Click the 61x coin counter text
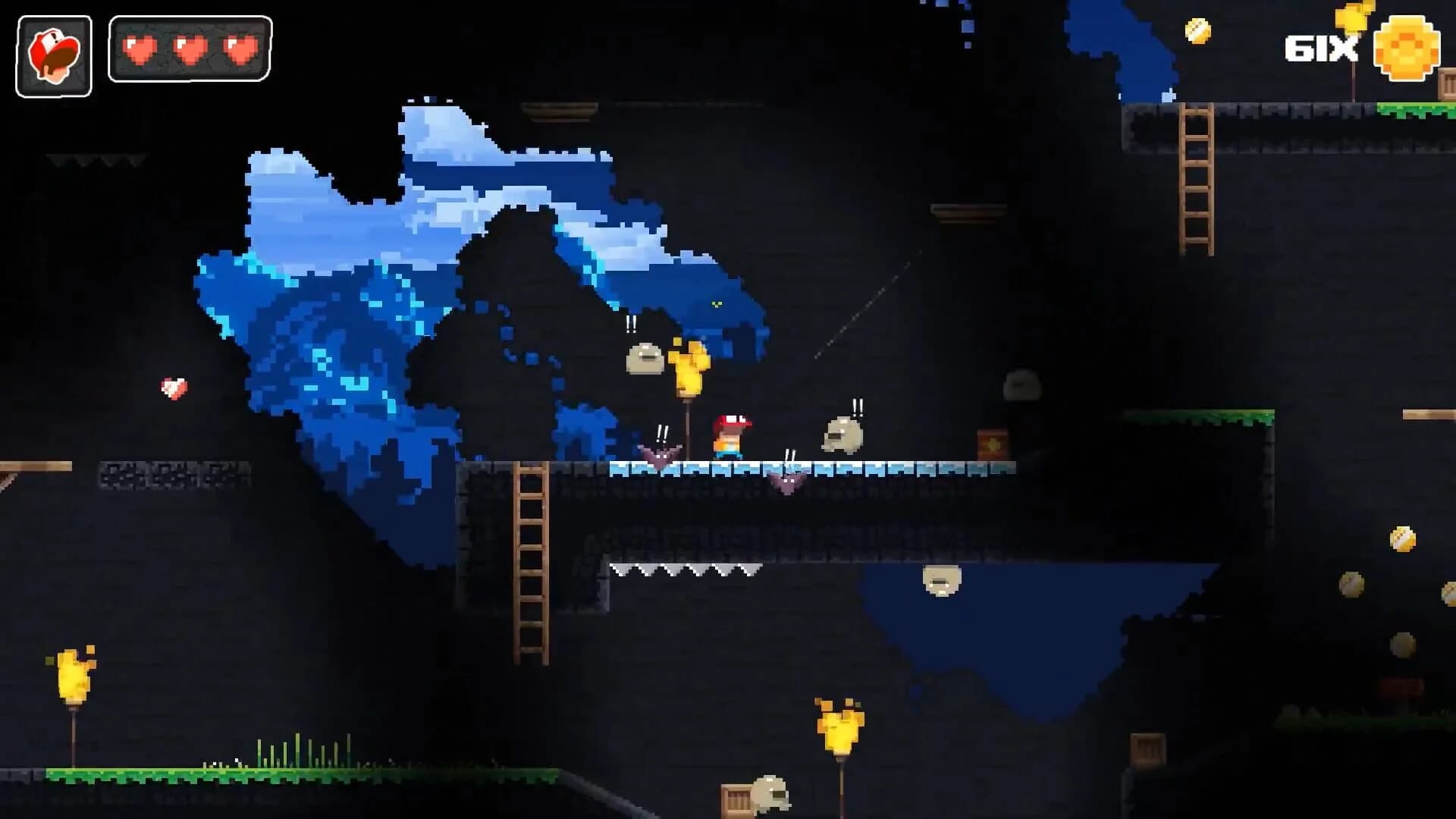 pos(1321,49)
